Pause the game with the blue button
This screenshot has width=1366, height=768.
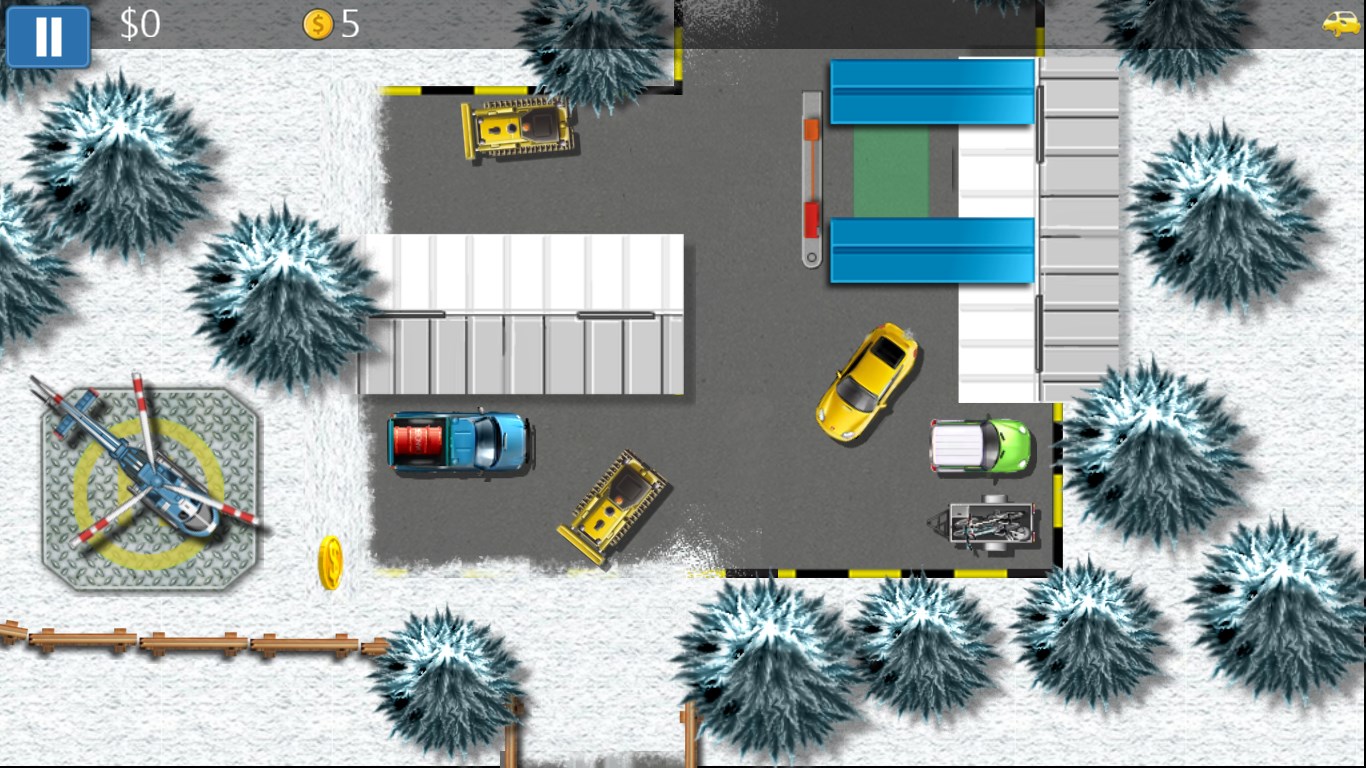tap(48, 36)
